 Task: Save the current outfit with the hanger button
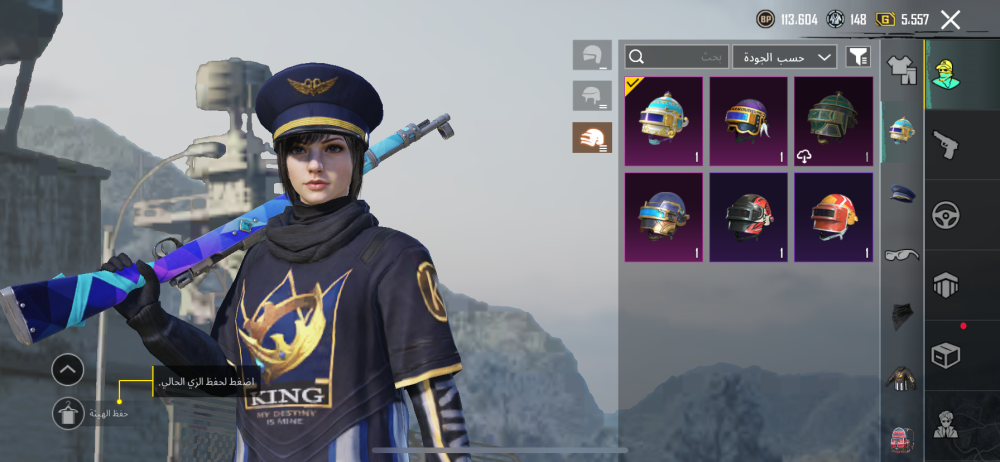coord(68,413)
